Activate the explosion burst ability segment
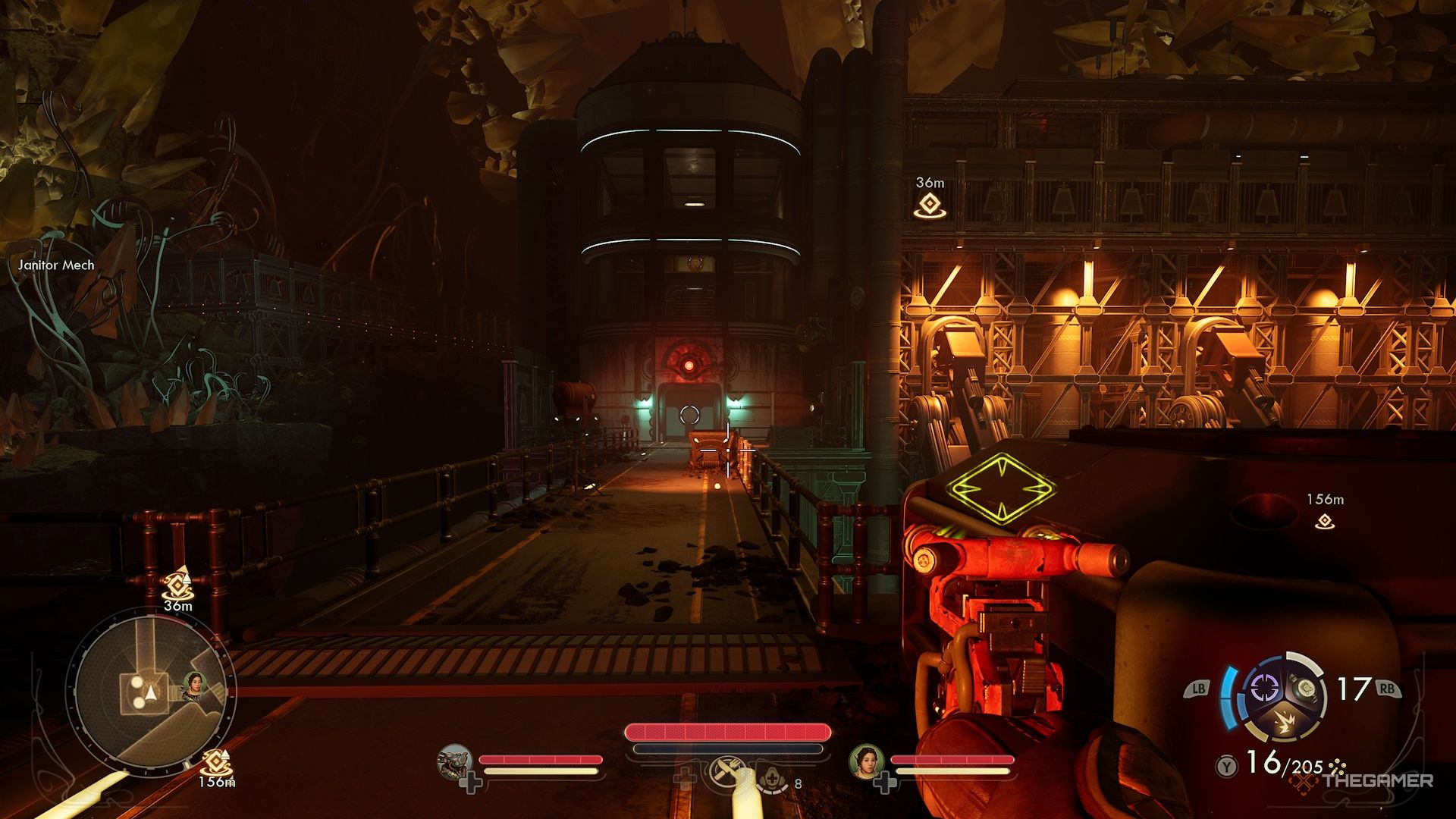 point(1285,721)
